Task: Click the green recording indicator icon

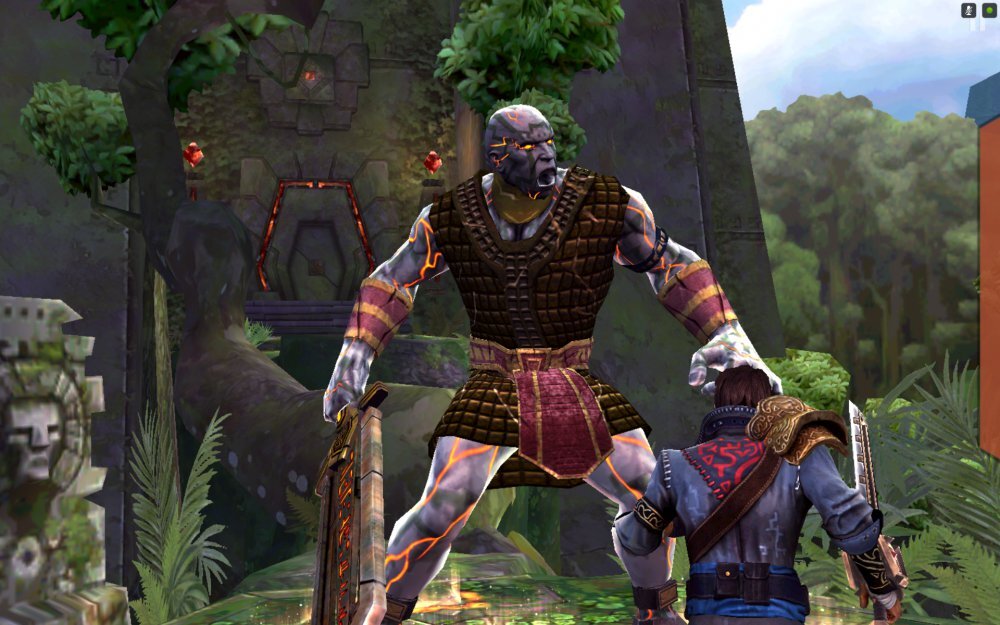Action: [989, 10]
